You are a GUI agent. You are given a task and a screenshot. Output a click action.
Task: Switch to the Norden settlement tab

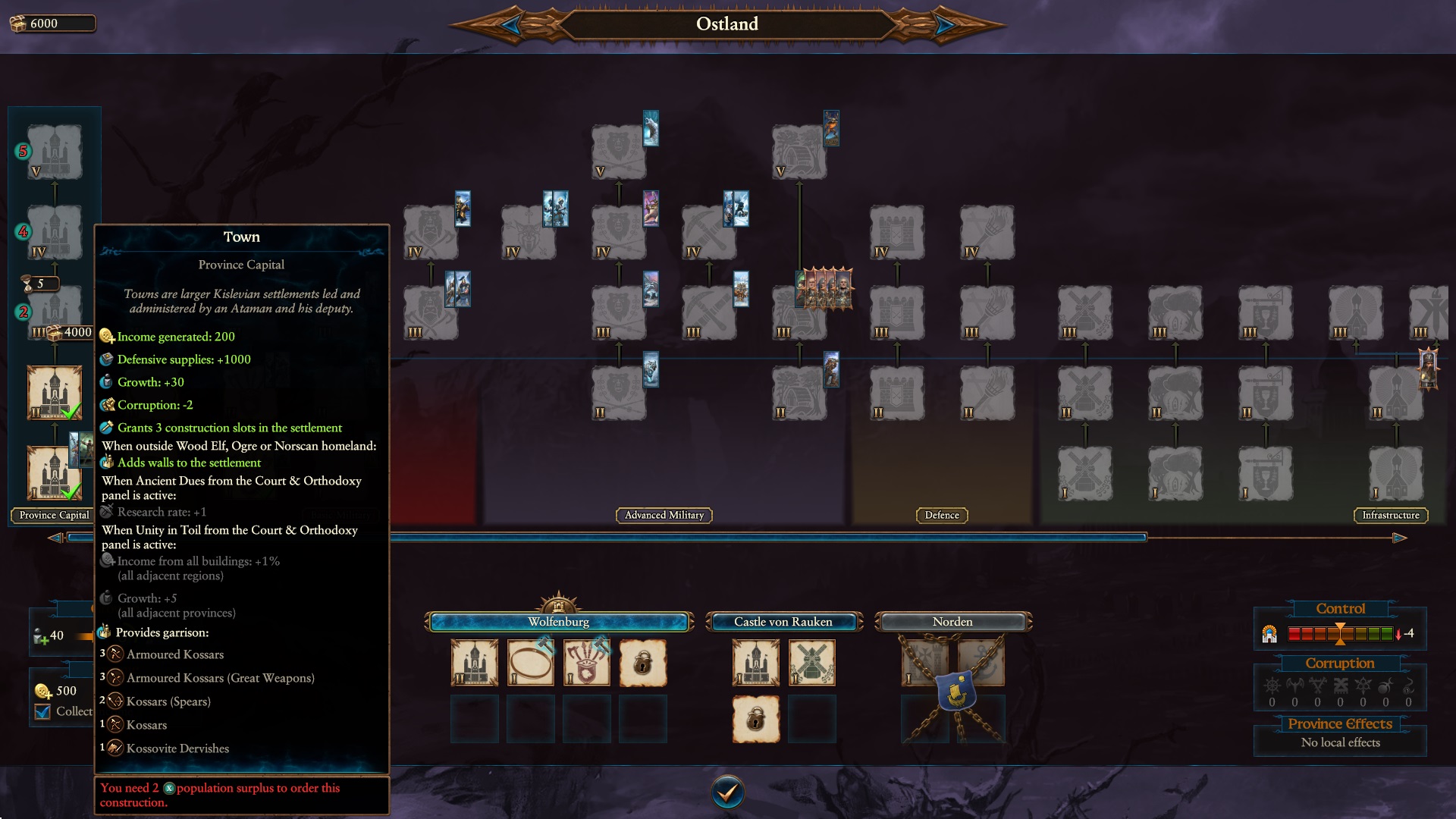(x=952, y=622)
